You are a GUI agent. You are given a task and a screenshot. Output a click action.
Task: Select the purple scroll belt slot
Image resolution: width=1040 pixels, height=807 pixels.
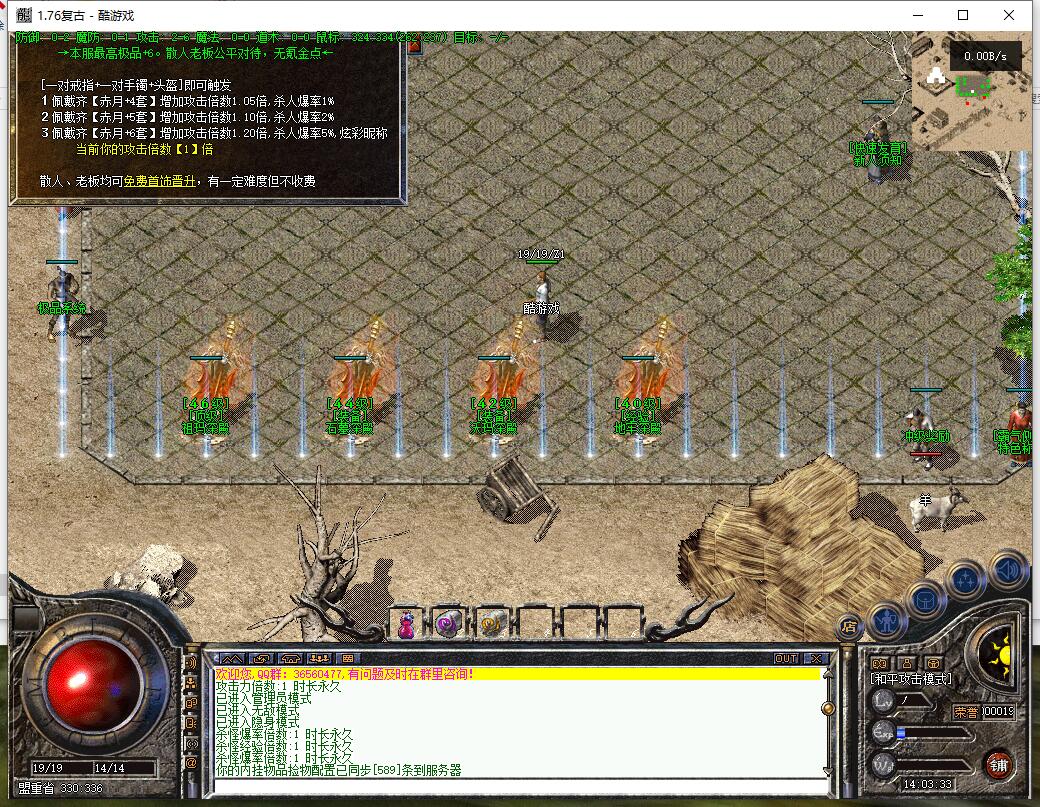pos(449,624)
